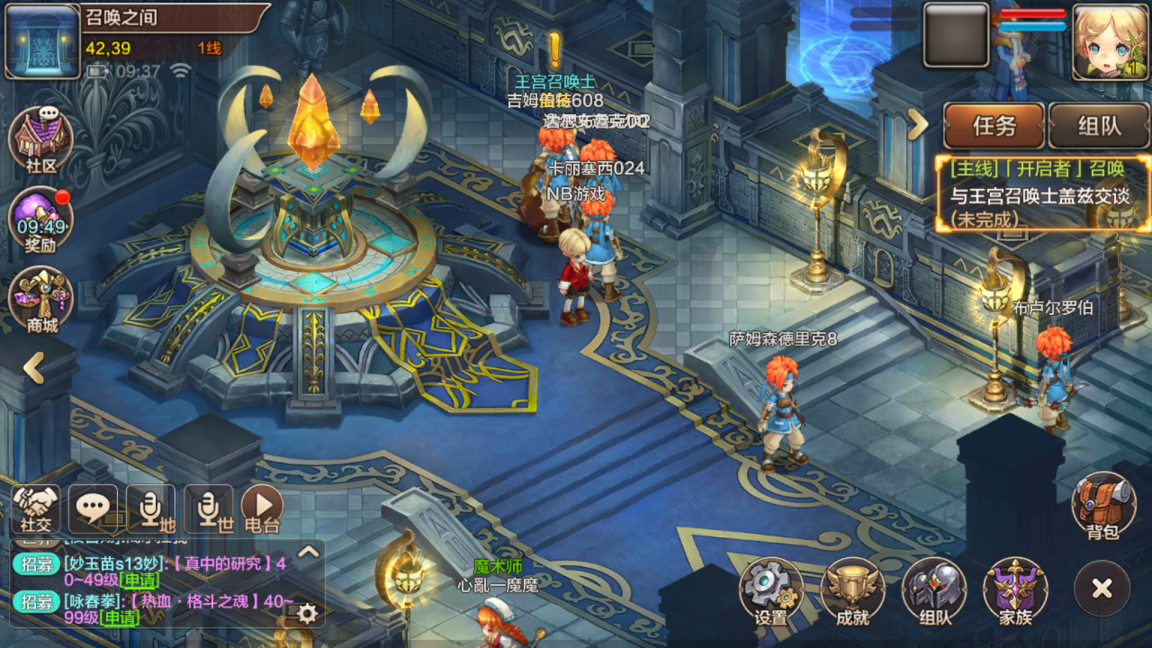Open the 社交 handshake menu
The width and height of the screenshot is (1152, 648).
click(x=36, y=509)
